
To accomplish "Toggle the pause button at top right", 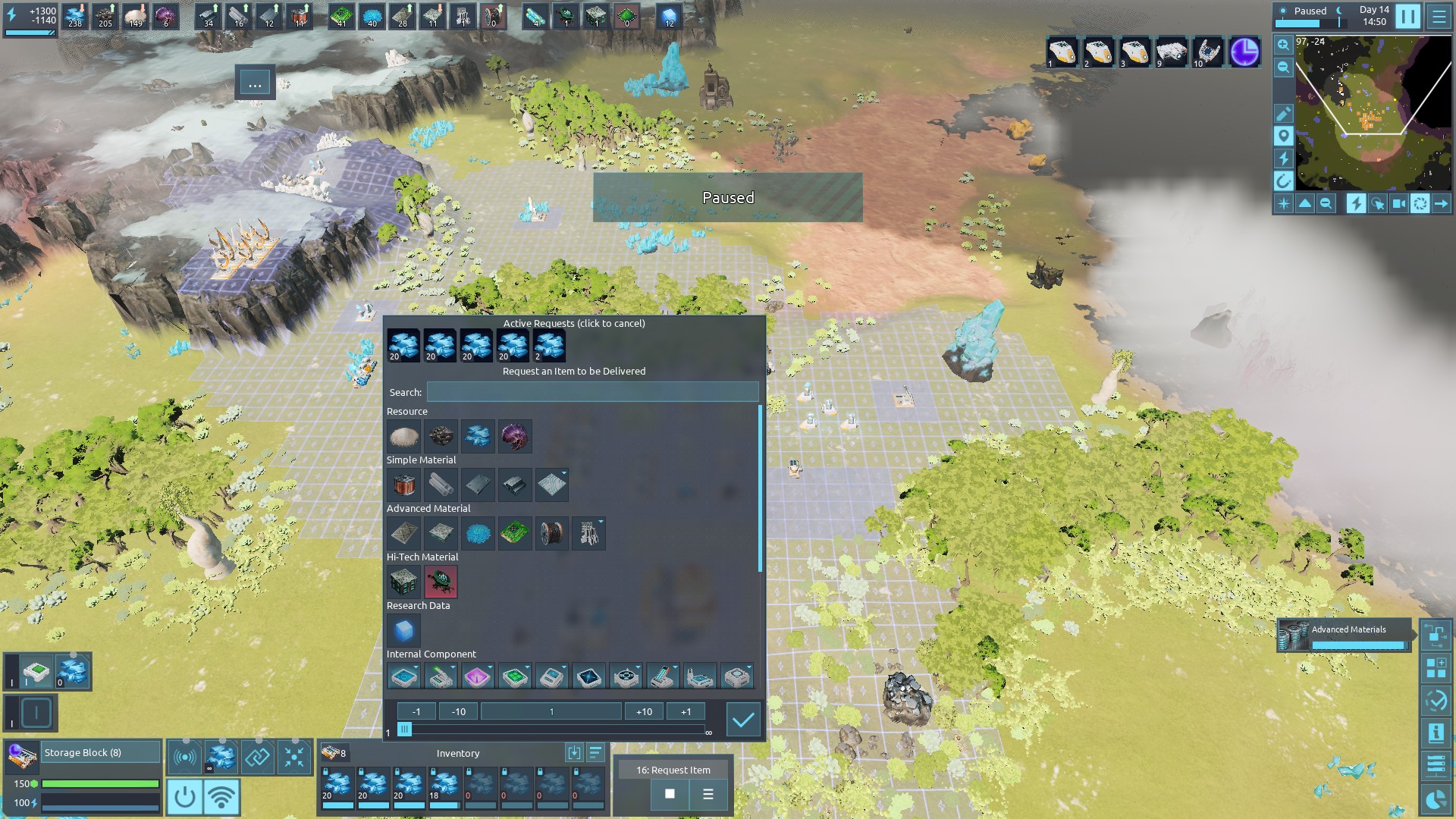I will click(x=1407, y=16).
